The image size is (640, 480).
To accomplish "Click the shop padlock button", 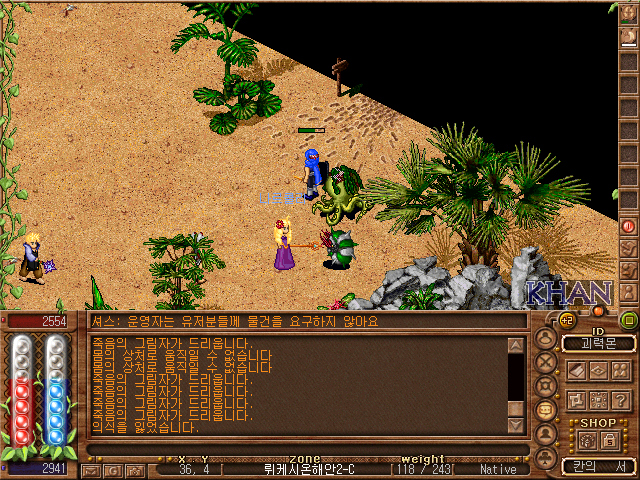I will tap(609, 440).
